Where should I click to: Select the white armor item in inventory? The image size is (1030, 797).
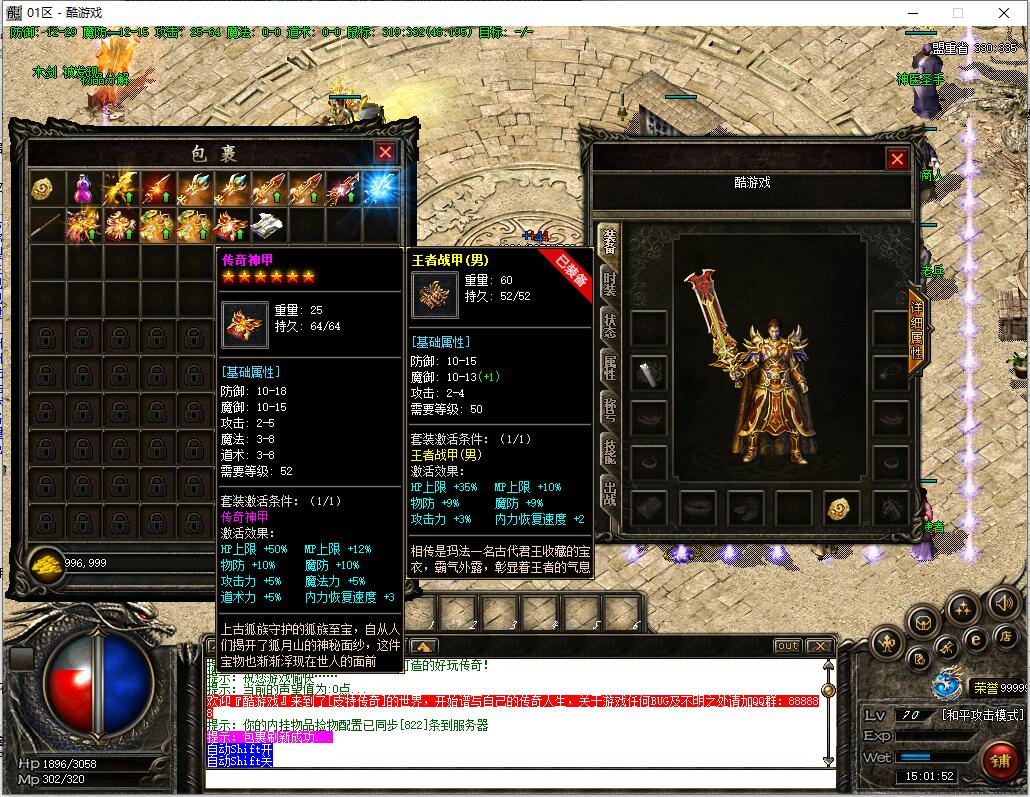(268, 225)
